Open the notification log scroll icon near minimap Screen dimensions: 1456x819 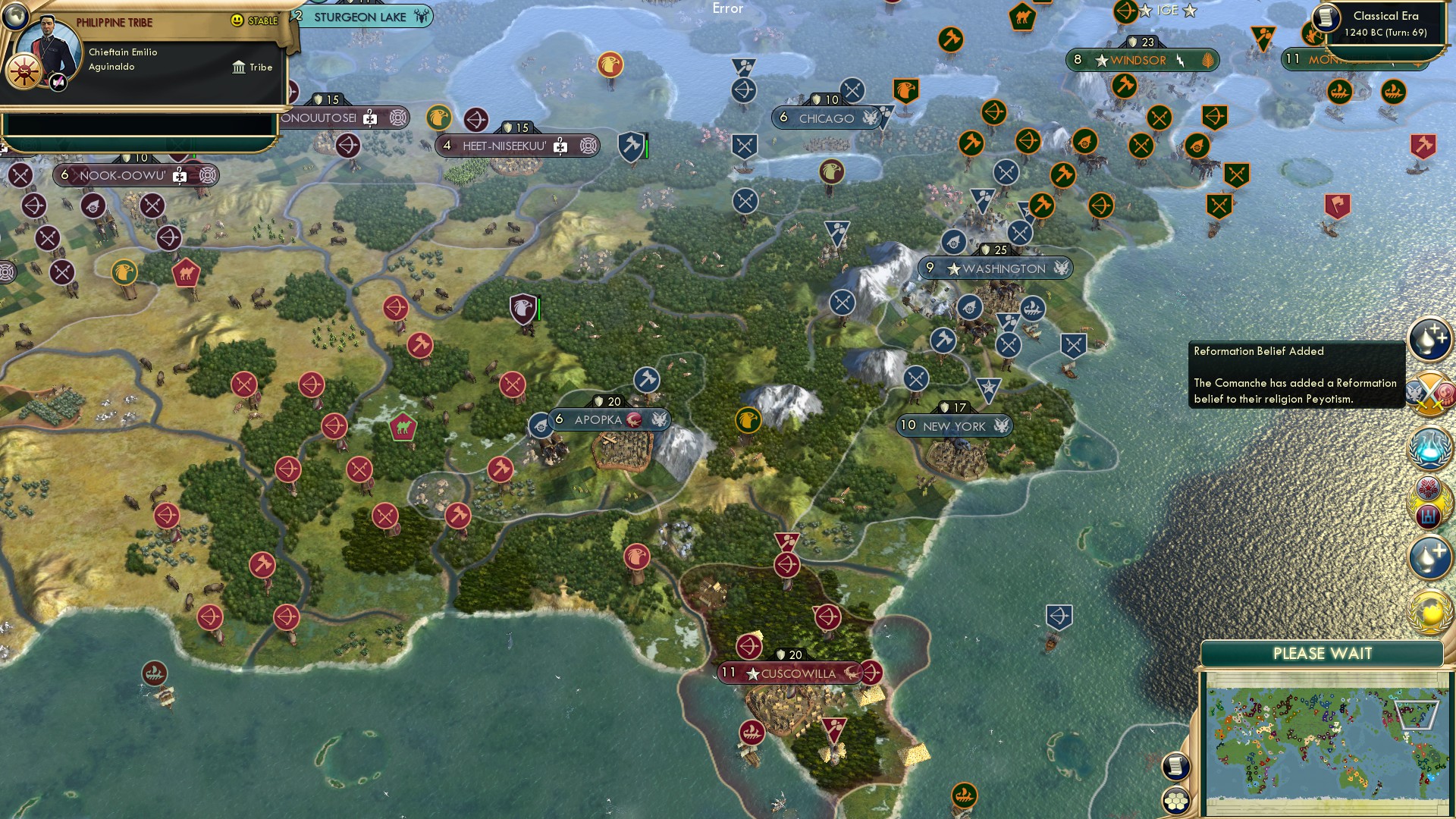pyautogui.click(x=1176, y=767)
